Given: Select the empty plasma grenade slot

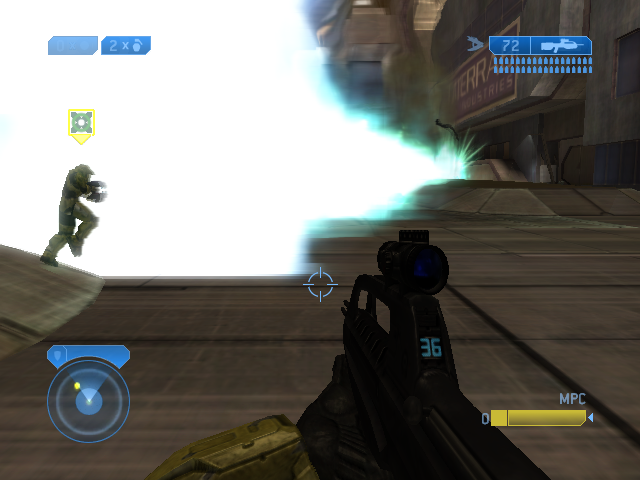Looking at the screenshot, I should click(x=73, y=45).
